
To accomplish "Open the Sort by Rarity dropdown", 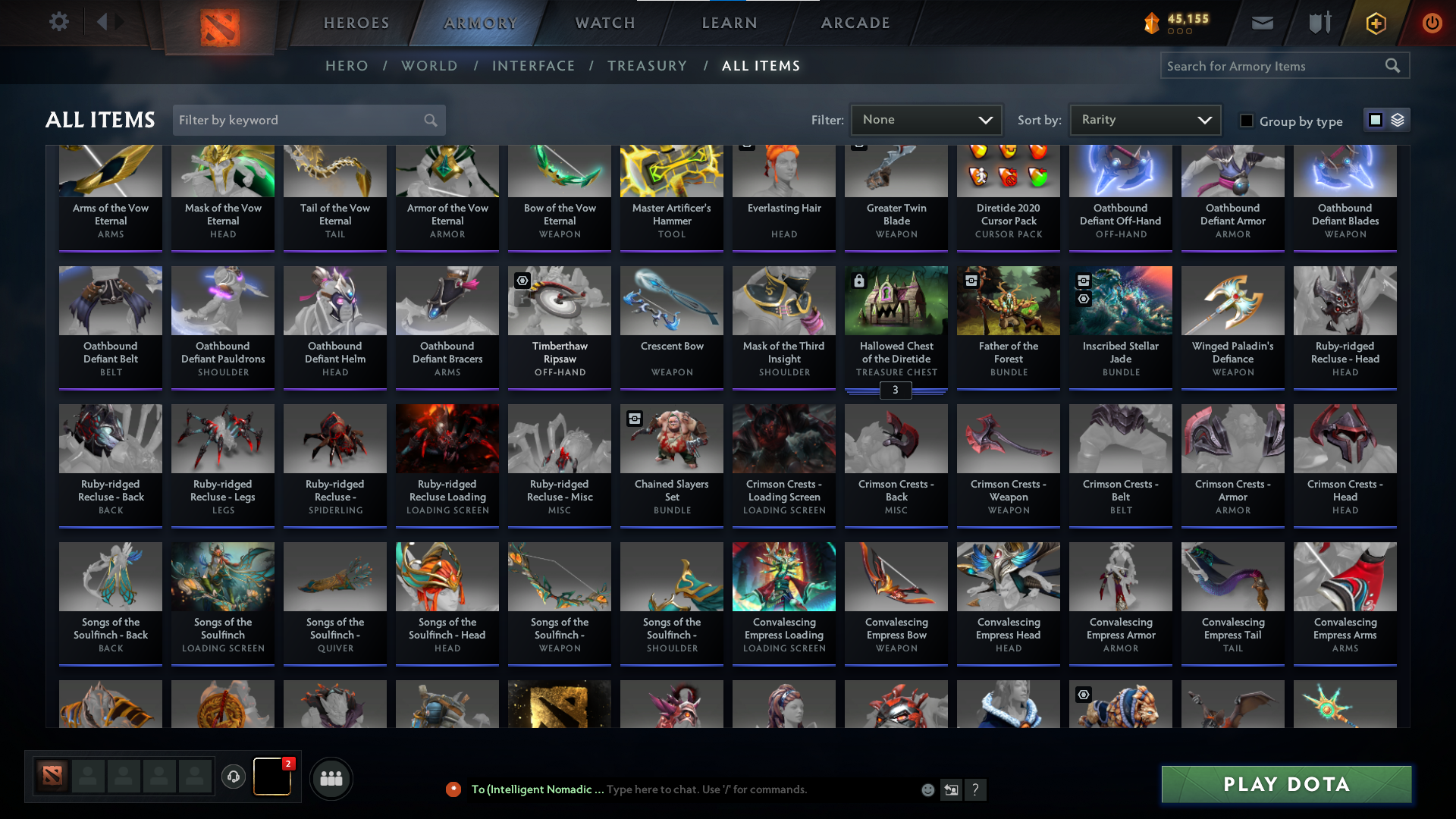I will (x=1144, y=119).
